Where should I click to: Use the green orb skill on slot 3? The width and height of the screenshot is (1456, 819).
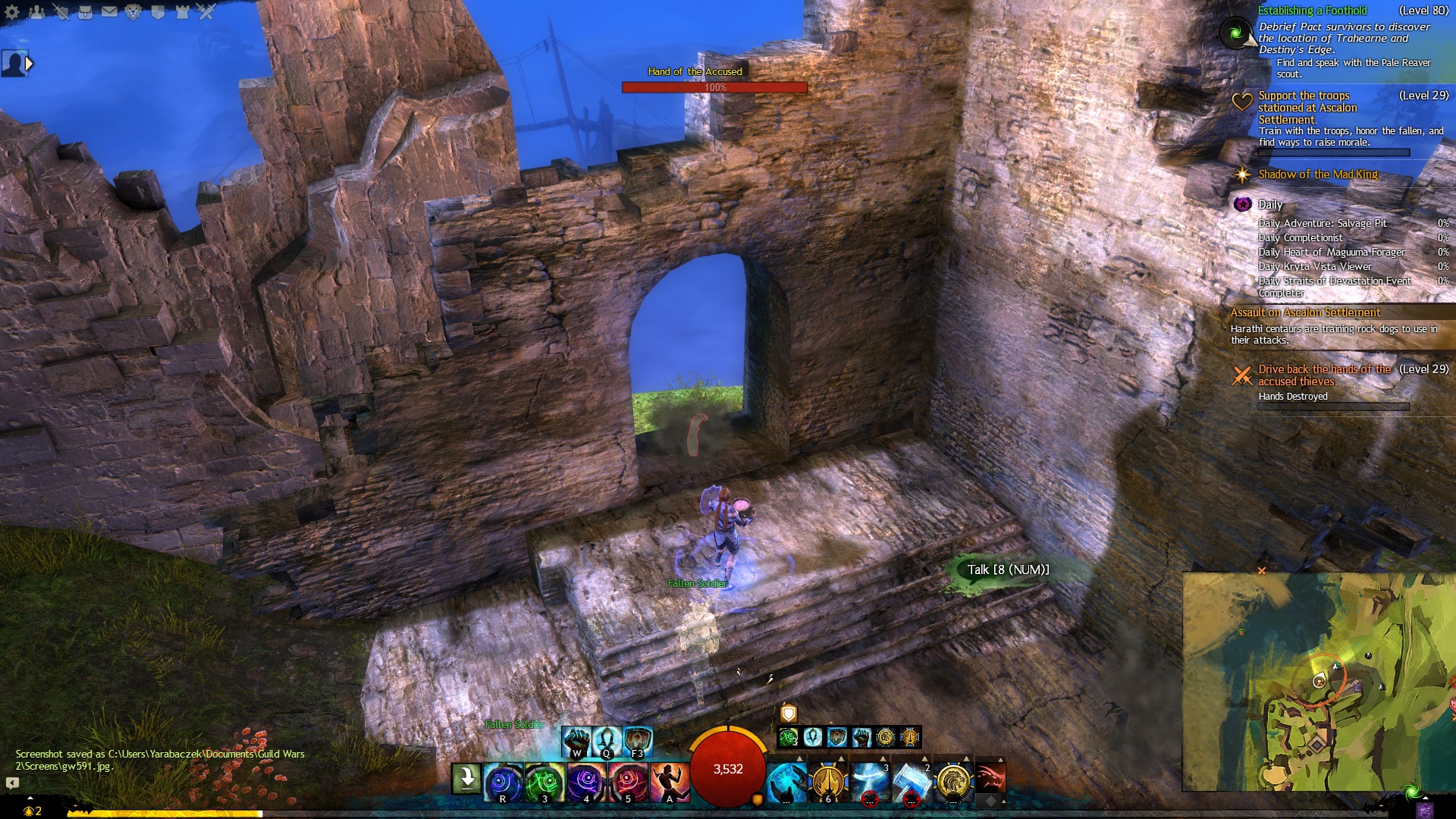(x=544, y=782)
